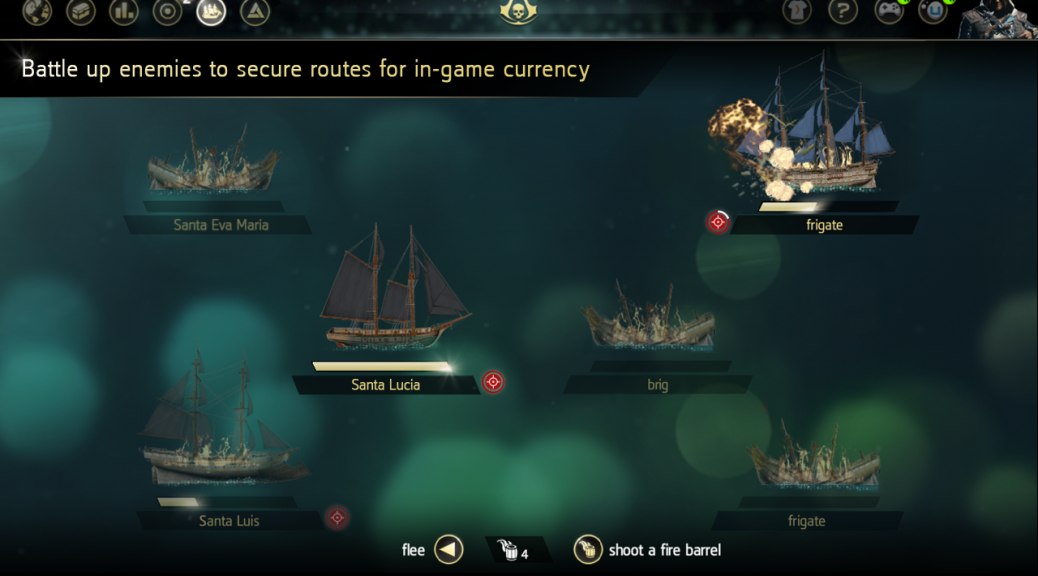1038x576 pixels.
Task: Click the hooded assassin profile portrait
Action: (998, 18)
